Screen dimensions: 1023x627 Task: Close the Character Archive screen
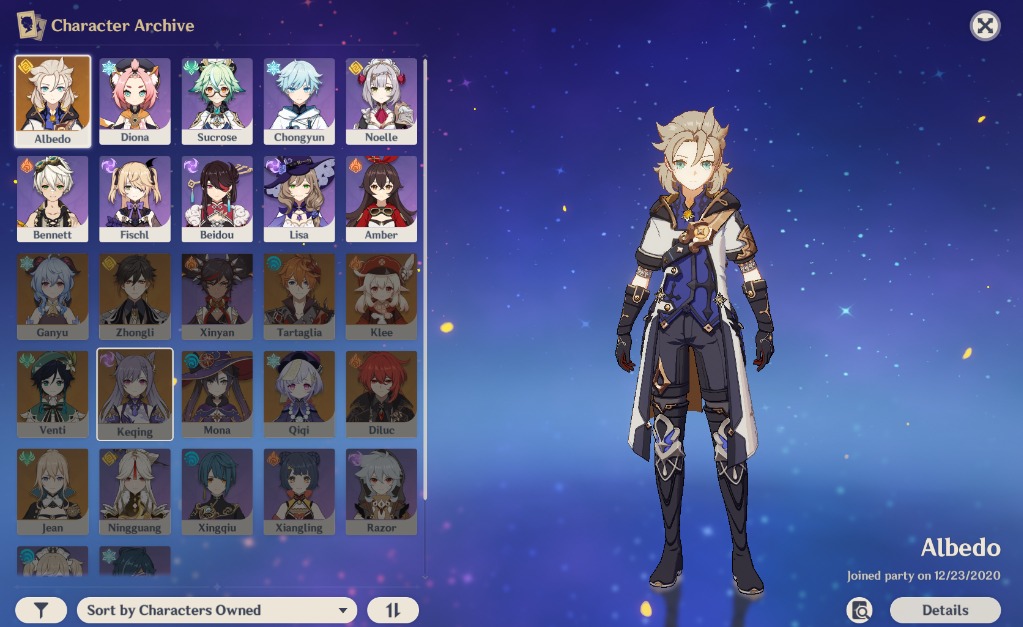point(985,26)
